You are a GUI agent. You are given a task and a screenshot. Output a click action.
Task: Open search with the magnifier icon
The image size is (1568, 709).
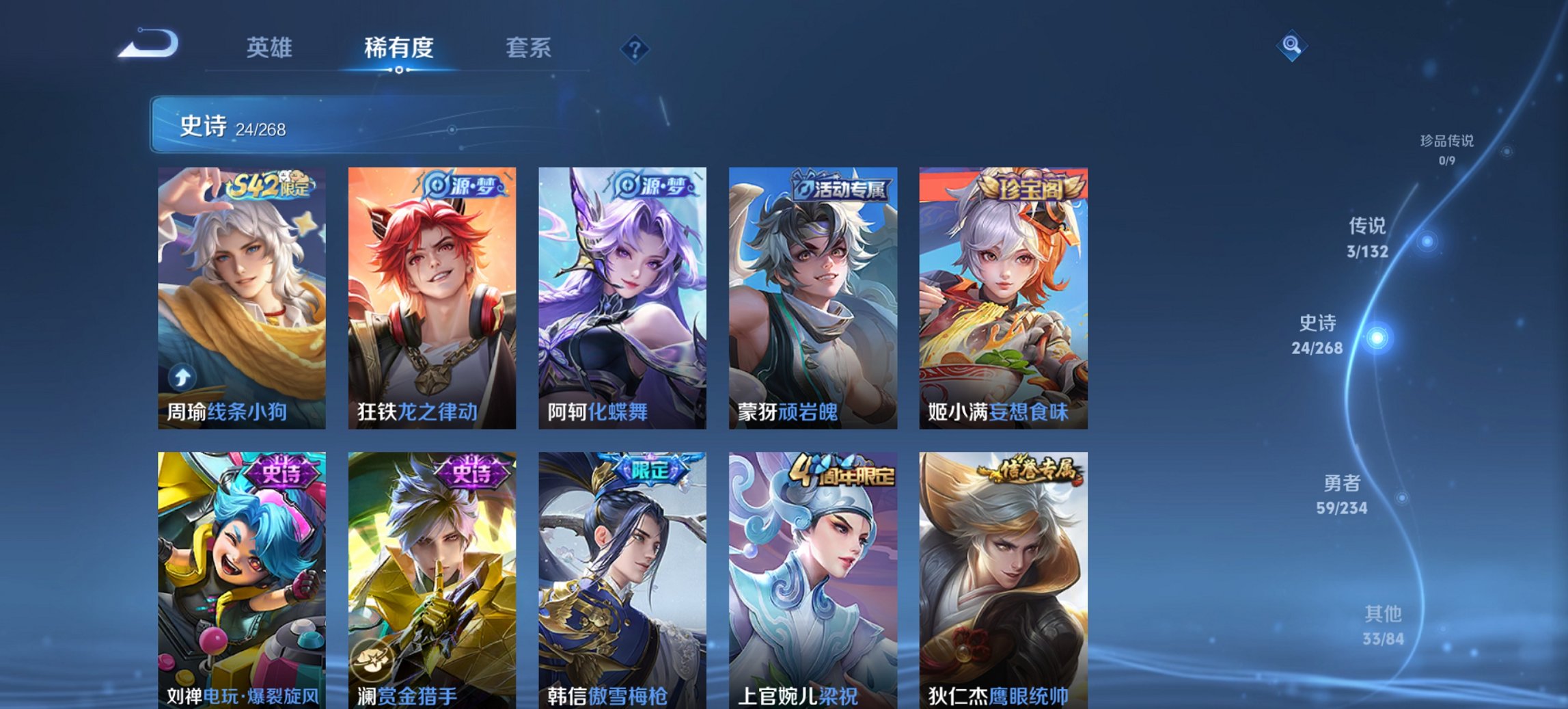coord(1291,46)
